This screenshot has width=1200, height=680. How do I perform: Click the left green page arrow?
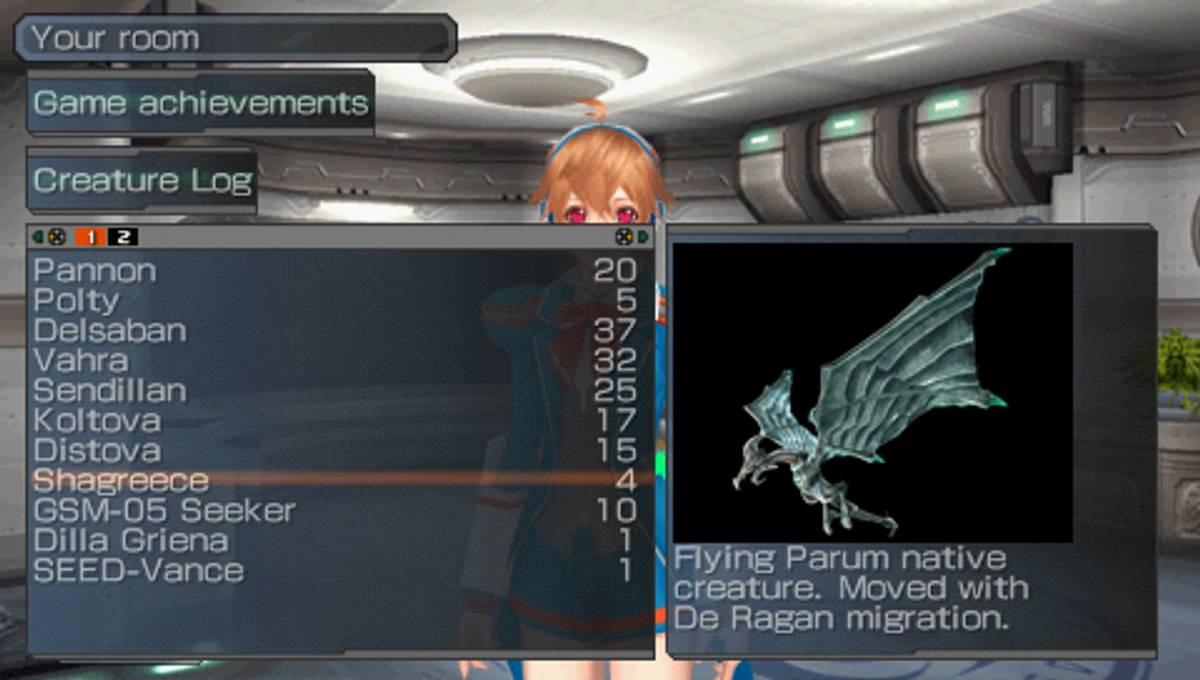(x=38, y=237)
